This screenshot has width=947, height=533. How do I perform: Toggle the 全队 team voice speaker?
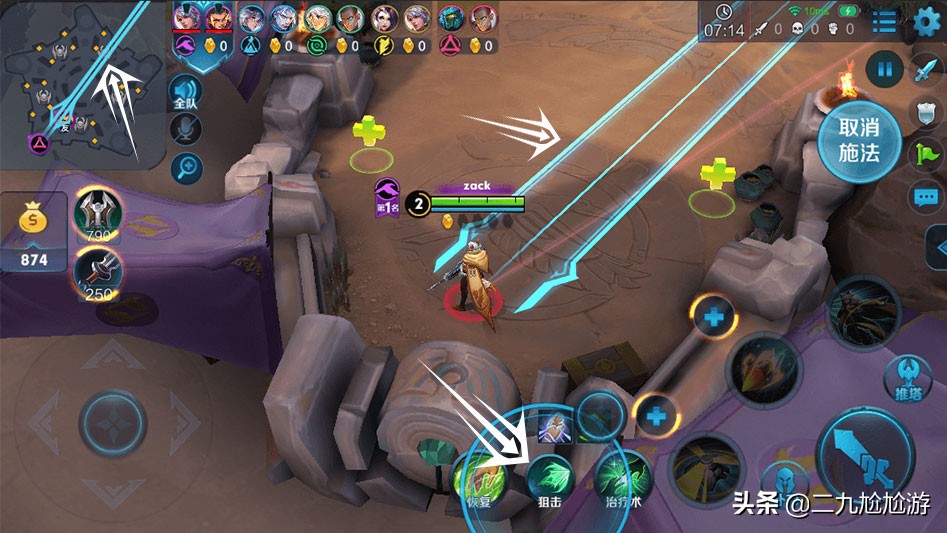pyautogui.click(x=186, y=92)
